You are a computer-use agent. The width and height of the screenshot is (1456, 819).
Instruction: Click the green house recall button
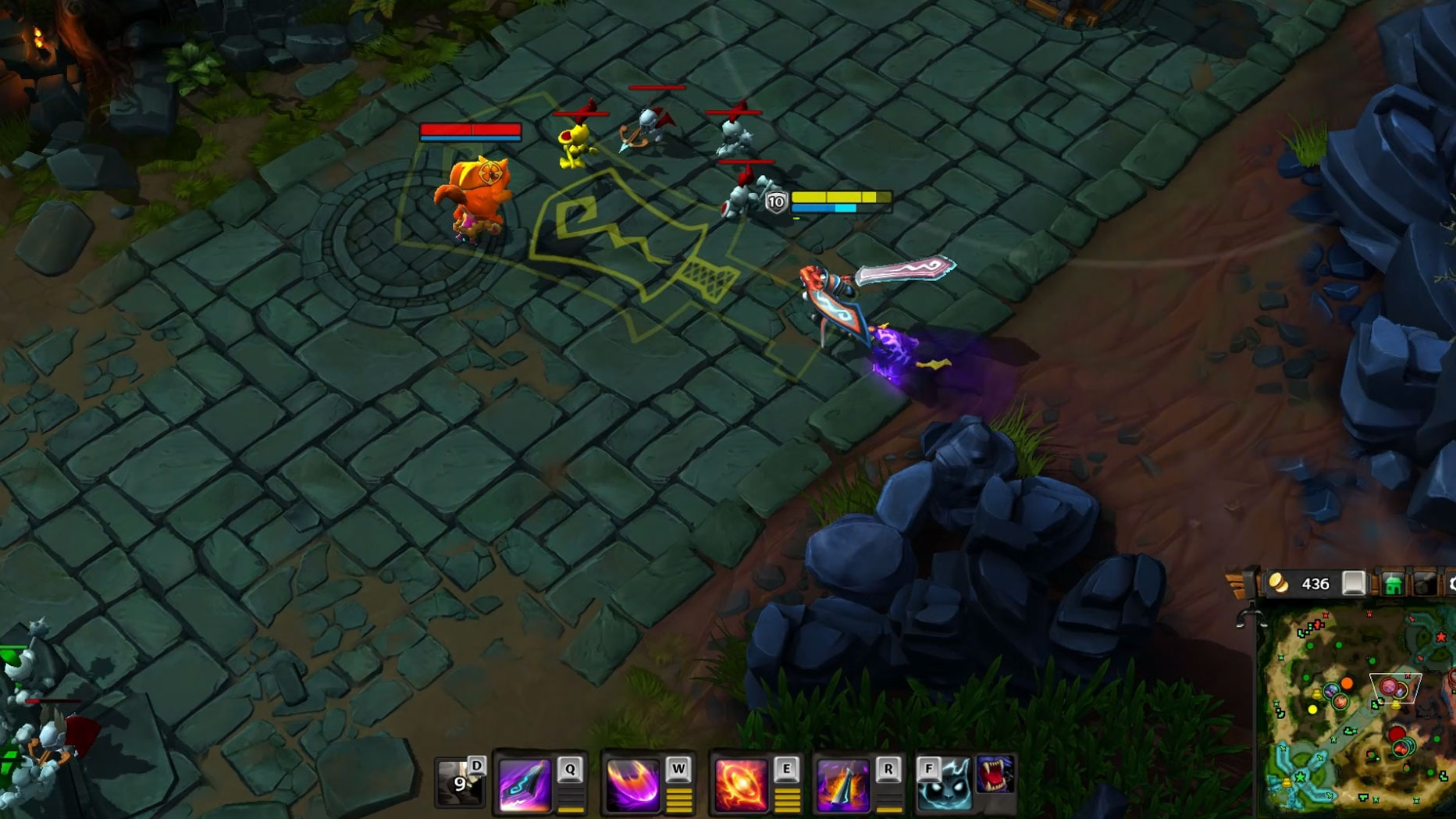[1393, 584]
